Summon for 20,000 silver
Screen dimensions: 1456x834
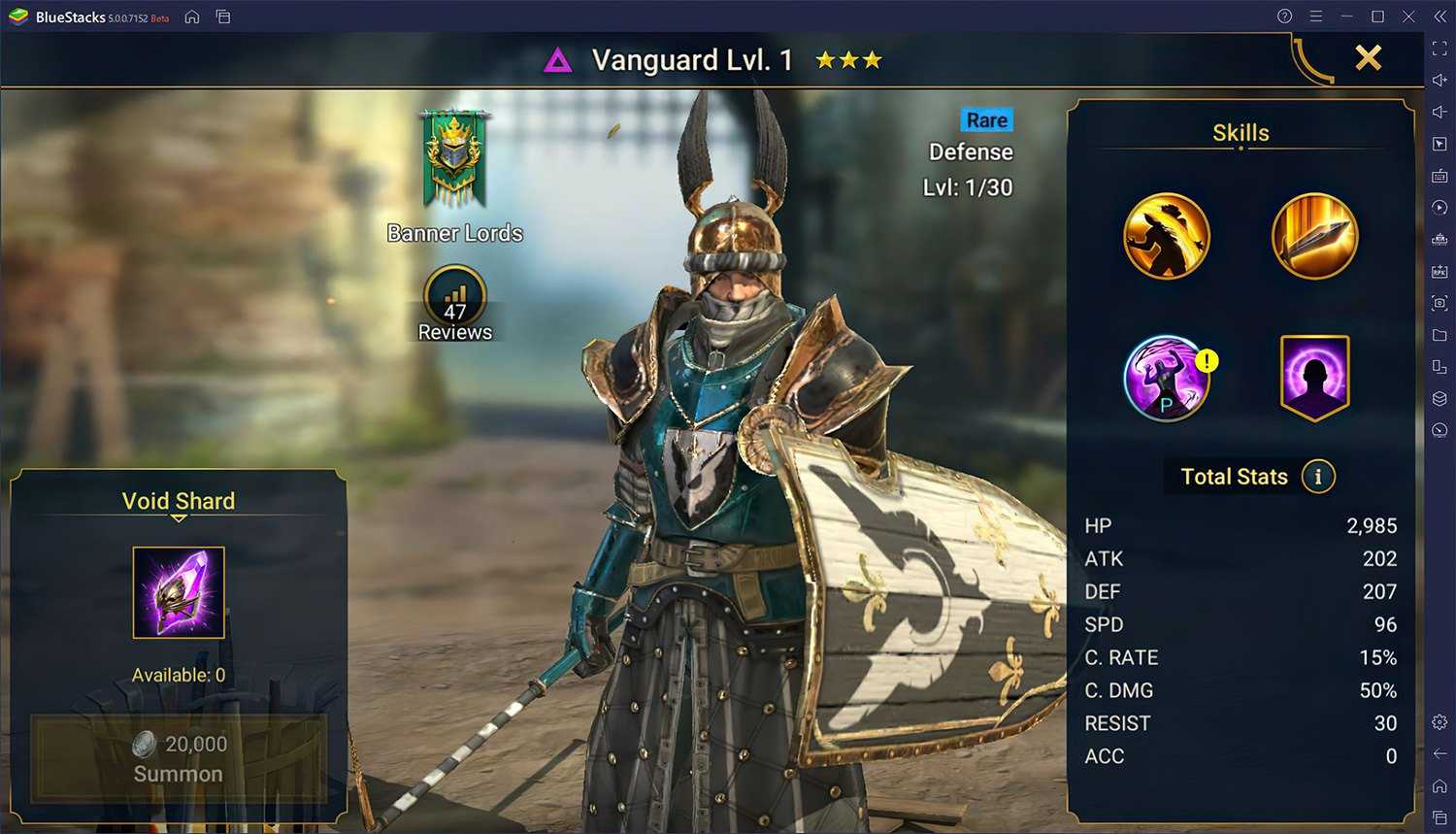tap(179, 758)
